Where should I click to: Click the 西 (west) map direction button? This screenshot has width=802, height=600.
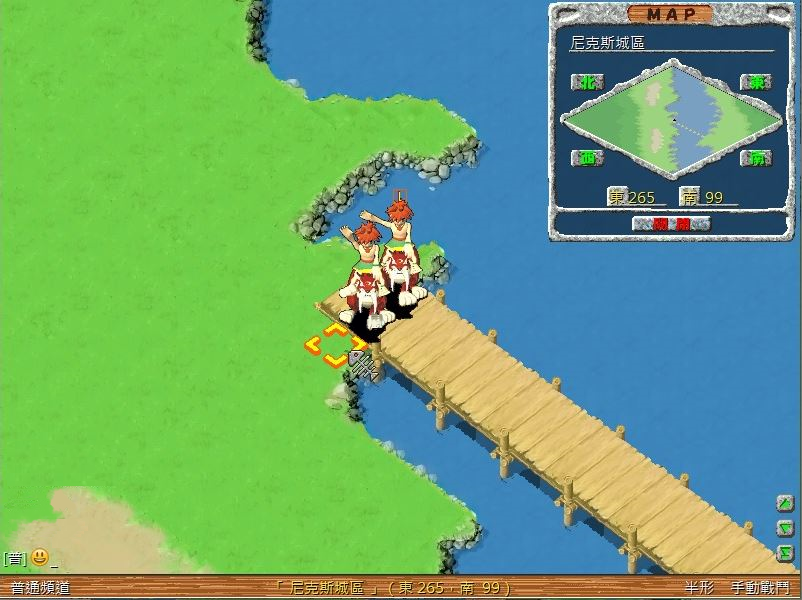(587, 158)
